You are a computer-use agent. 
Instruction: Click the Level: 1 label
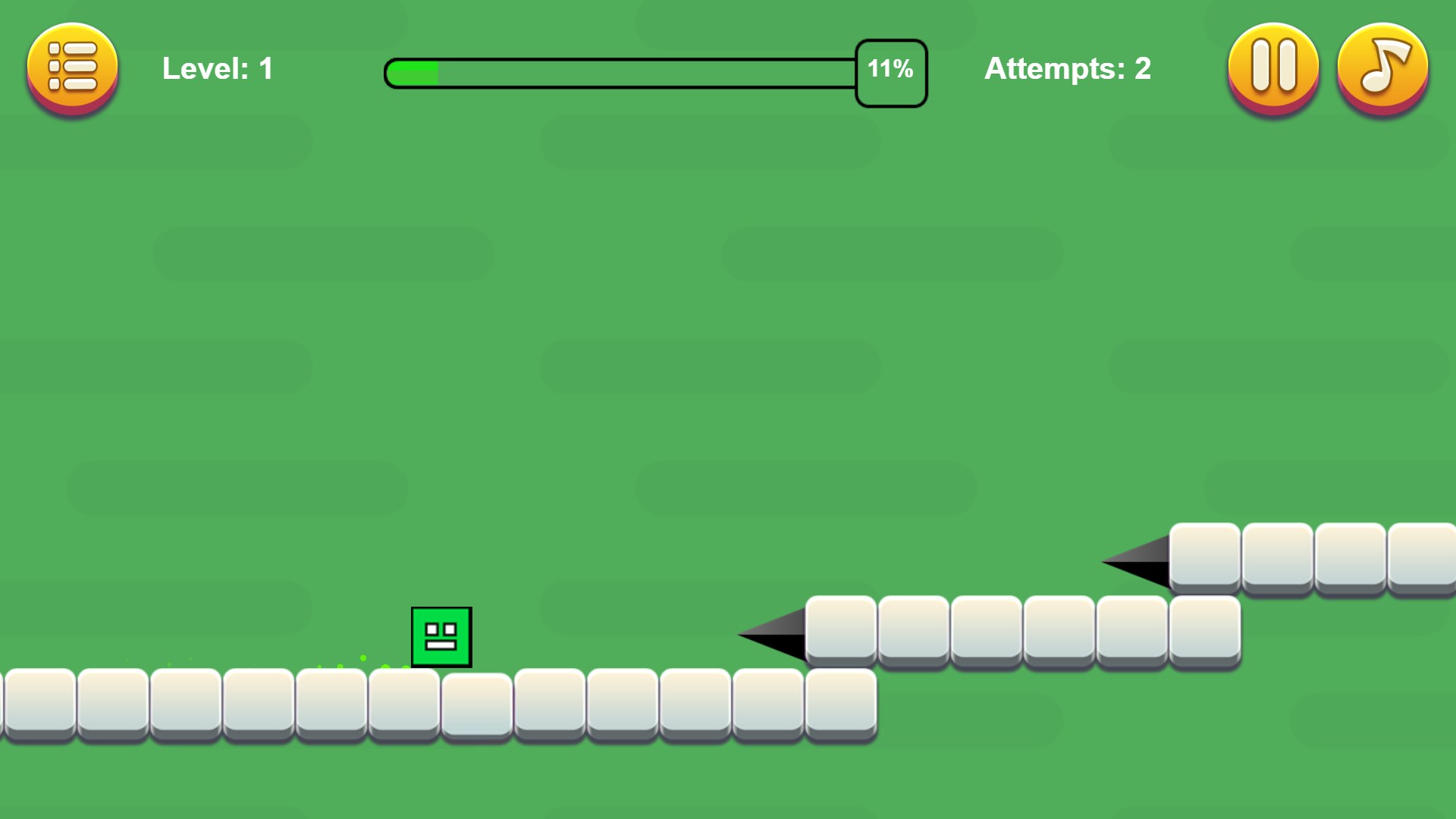click(217, 69)
